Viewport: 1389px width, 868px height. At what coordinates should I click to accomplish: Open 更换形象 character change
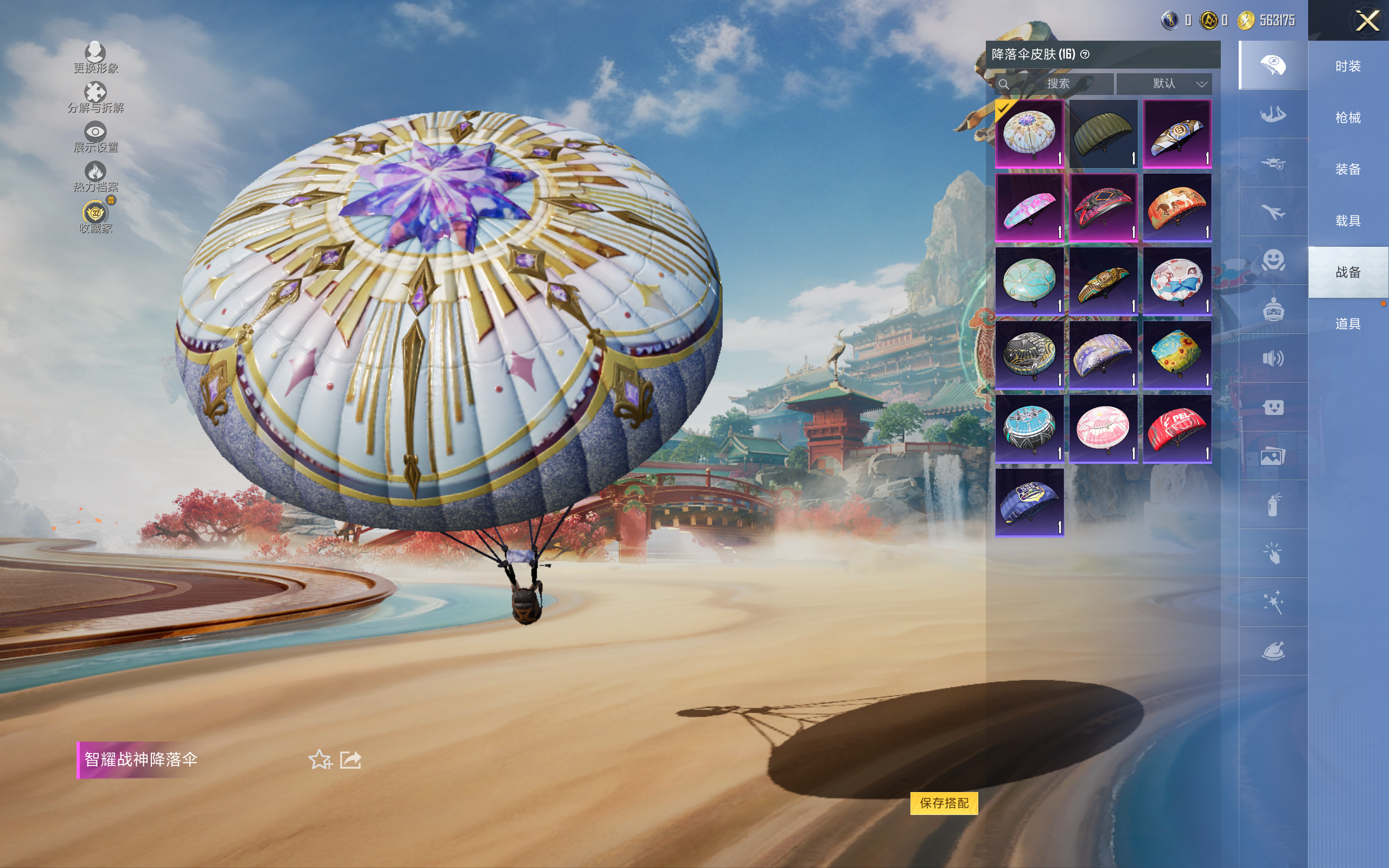coord(95,58)
